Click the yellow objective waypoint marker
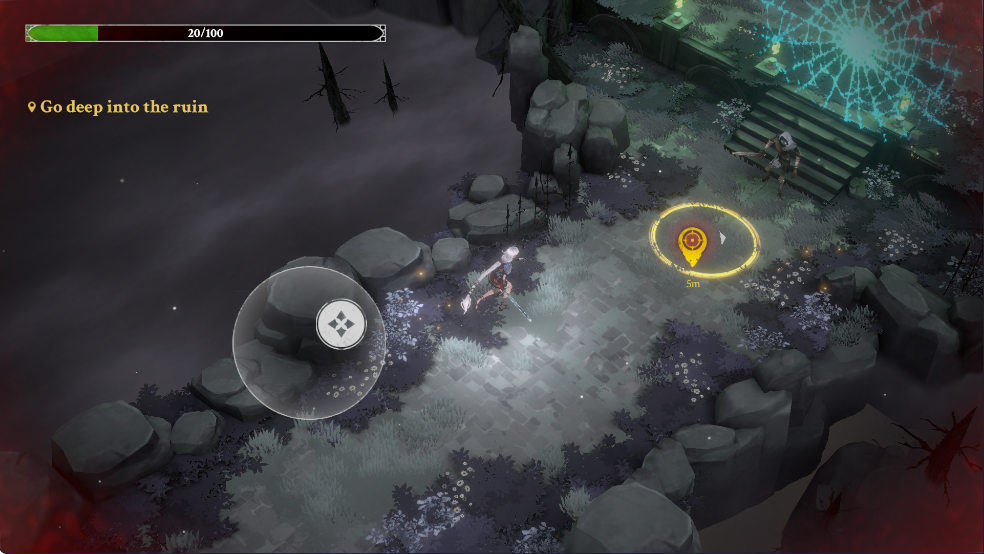The height and width of the screenshot is (554, 984). coord(690,244)
